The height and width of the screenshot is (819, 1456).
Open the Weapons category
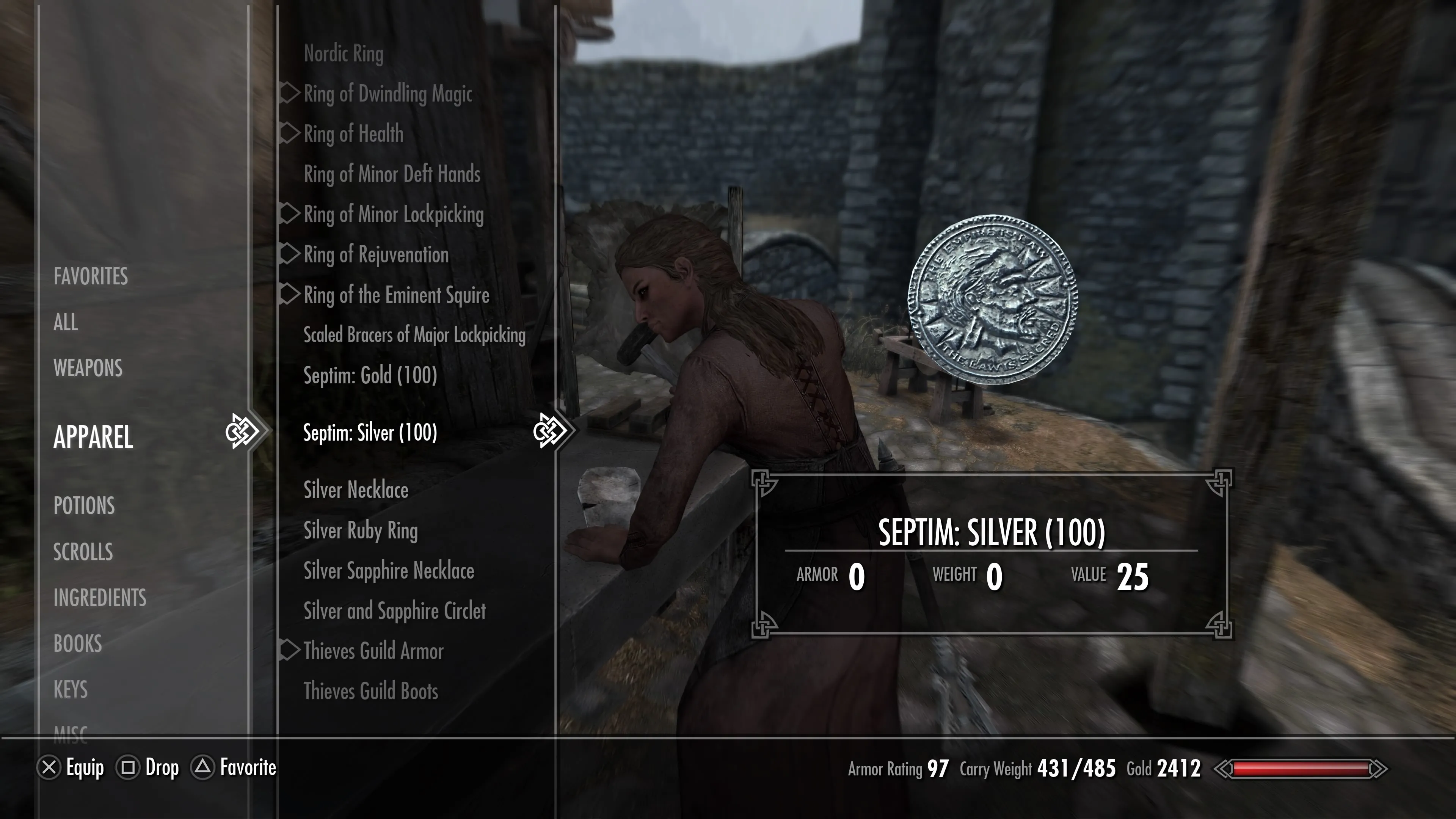coord(88,368)
